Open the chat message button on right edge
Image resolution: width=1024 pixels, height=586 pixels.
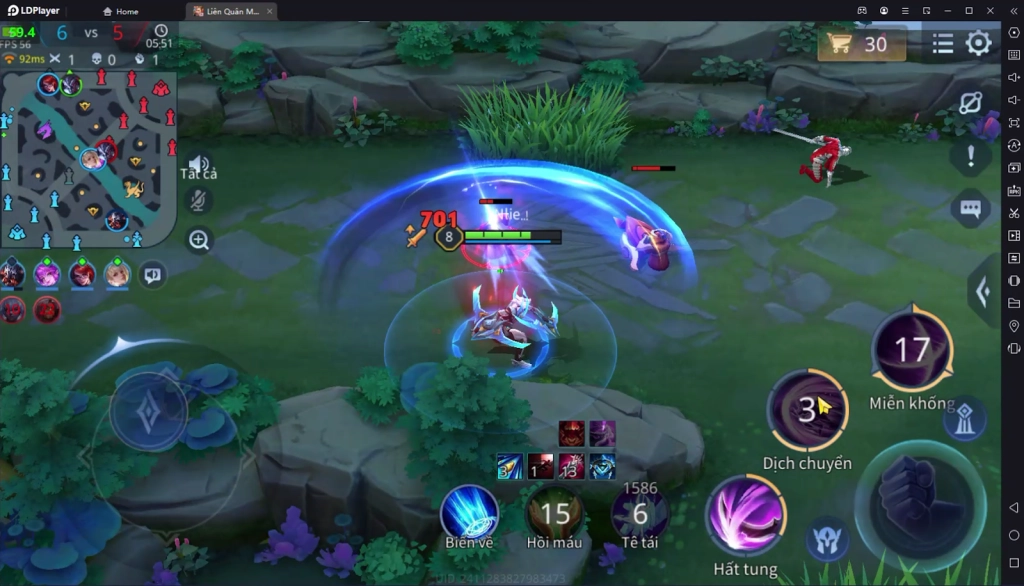970,208
